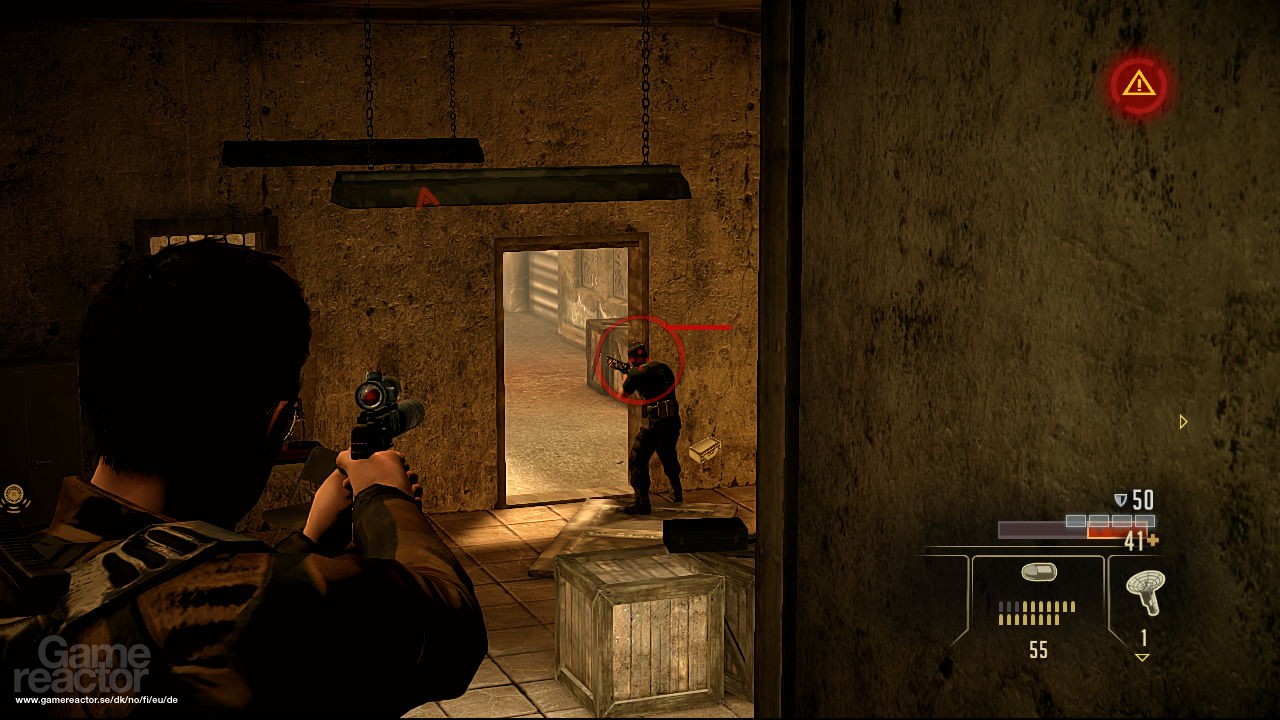The height and width of the screenshot is (720, 1280).
Task: Click the yellow plus next to health value 41
Action: click(1153, 538)
